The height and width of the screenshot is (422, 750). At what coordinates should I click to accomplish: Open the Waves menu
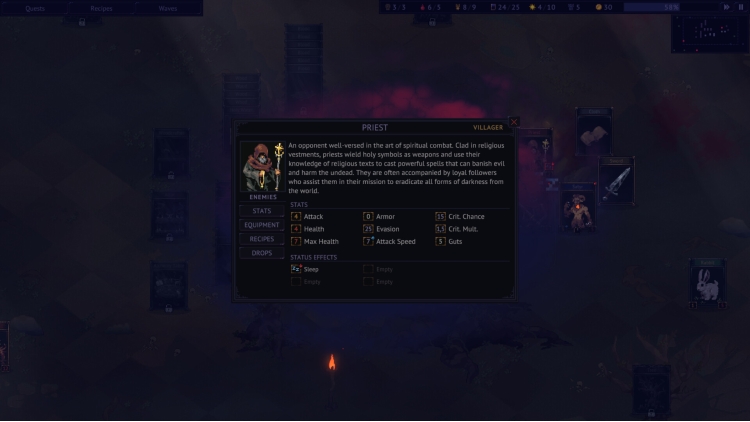pos(168,8)
